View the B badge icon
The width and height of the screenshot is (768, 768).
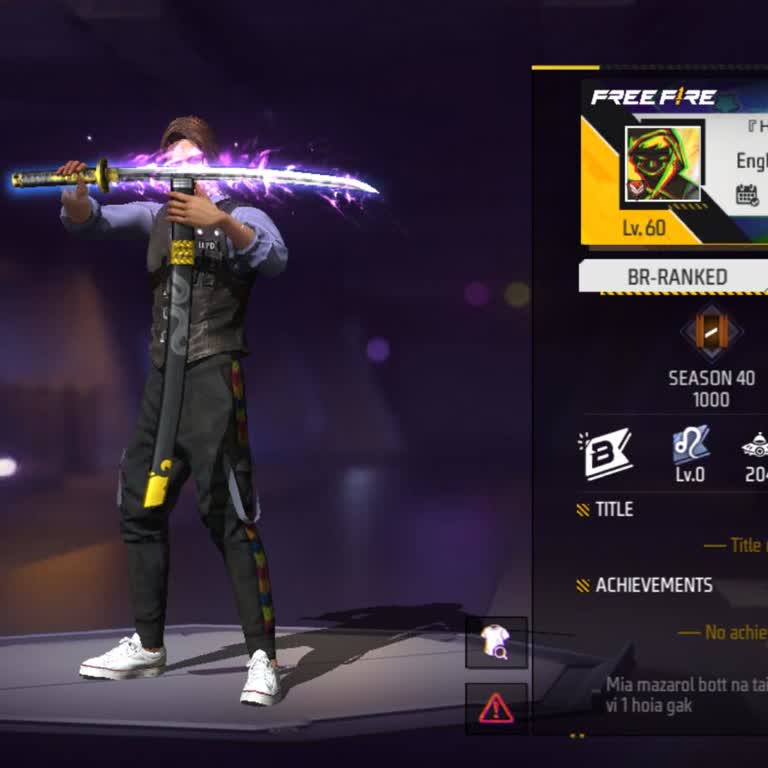pyautogui.click(x=606, y=452)
